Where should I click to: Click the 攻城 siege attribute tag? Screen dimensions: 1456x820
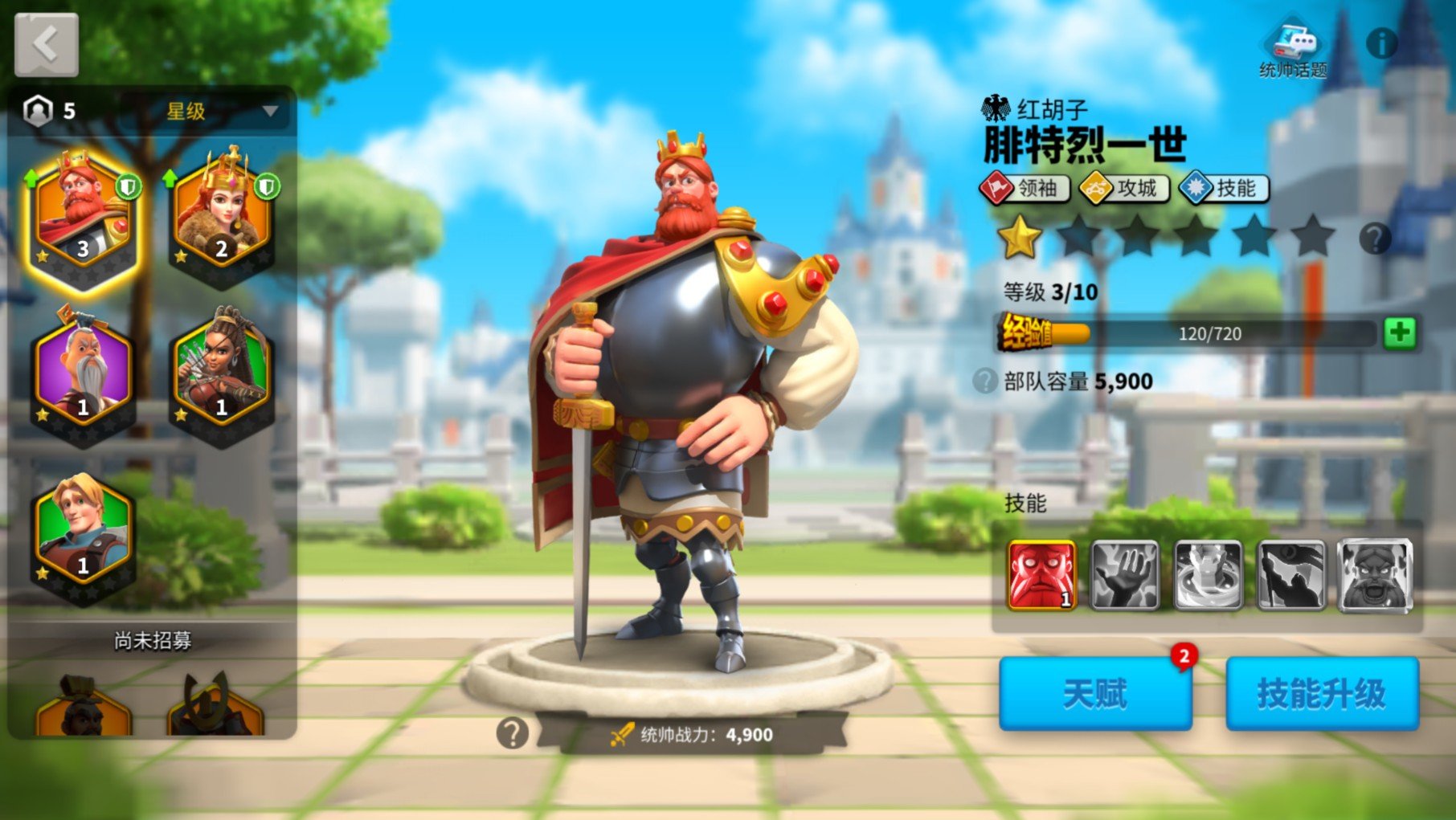pyautogui.click(x=1125, y=190)
